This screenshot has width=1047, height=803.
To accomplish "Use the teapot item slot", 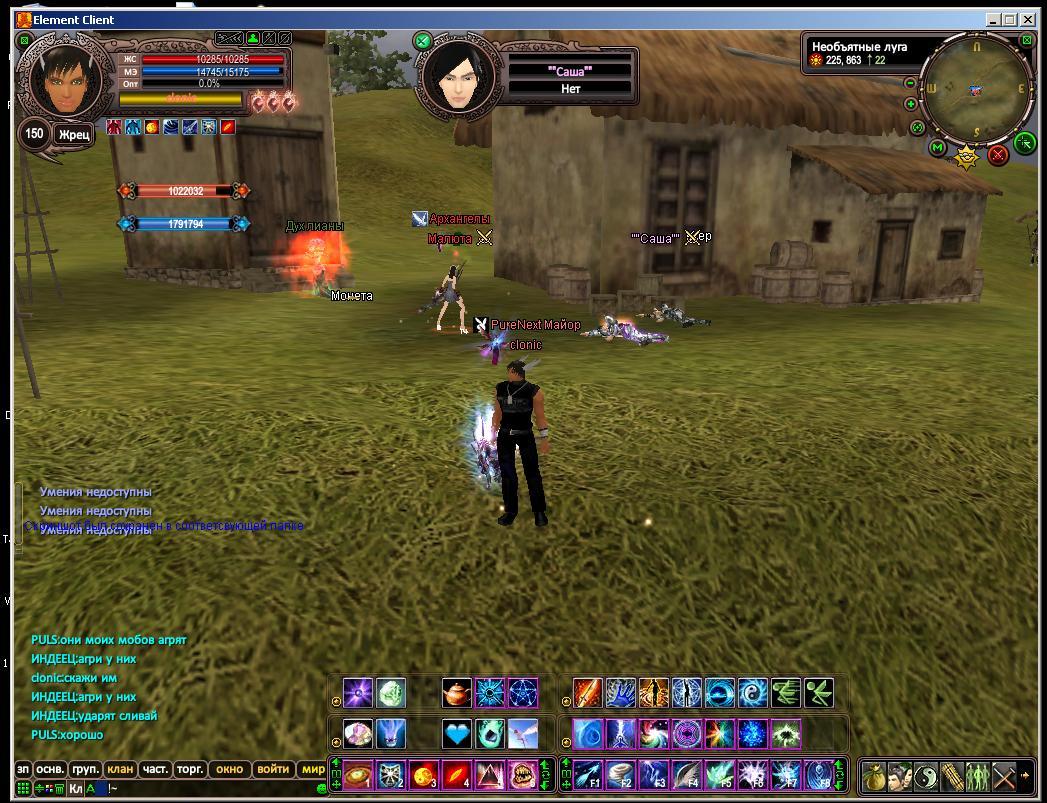I will (456, 692).
